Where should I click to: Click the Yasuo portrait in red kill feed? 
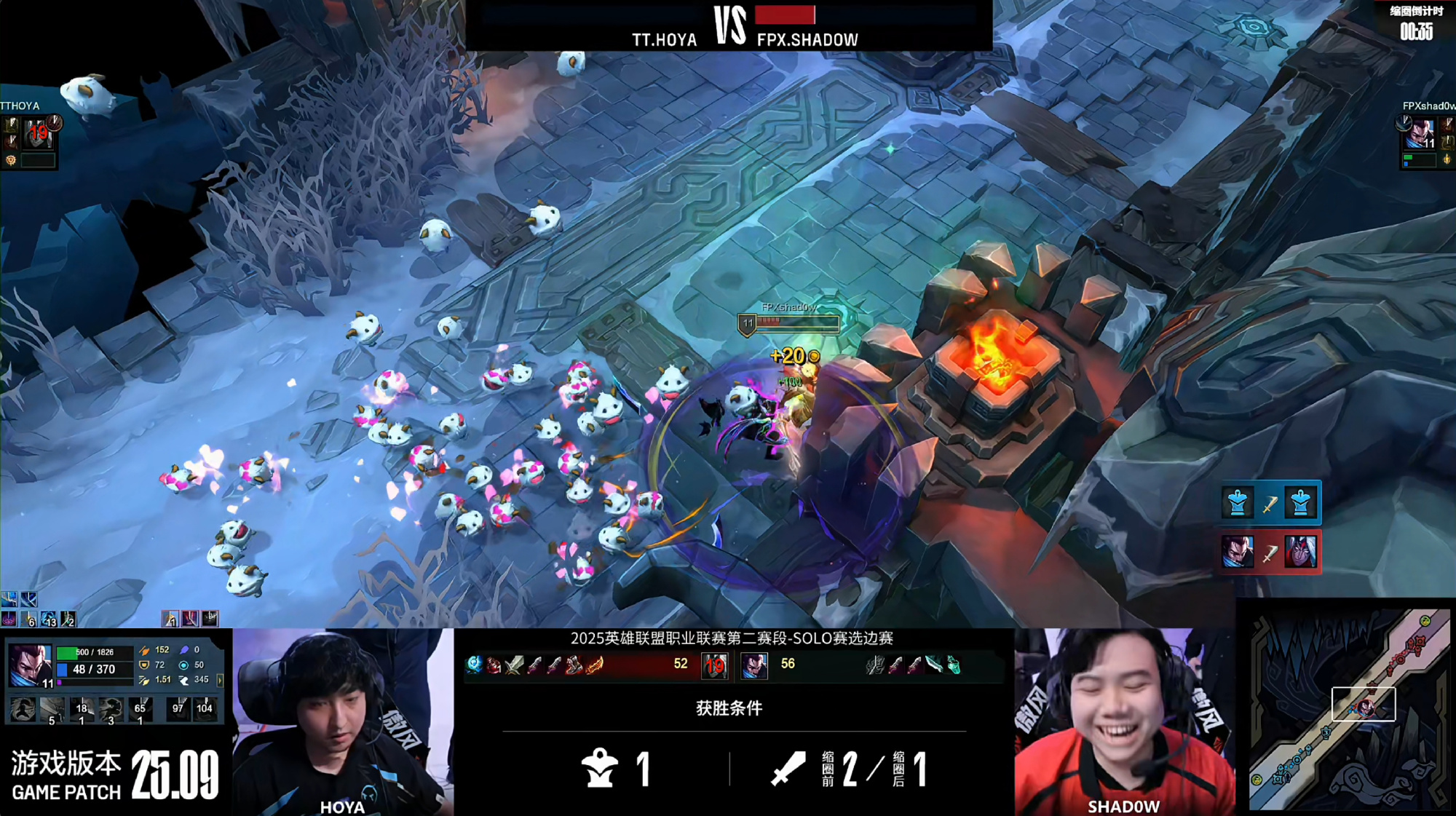[1238, 552]
